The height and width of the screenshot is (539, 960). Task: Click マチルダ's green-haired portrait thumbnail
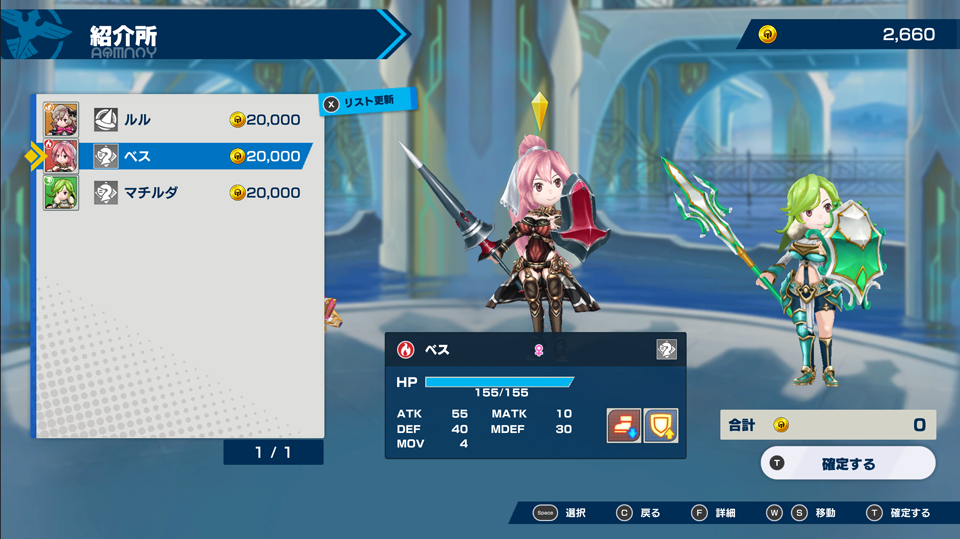[x=61, y=192]
